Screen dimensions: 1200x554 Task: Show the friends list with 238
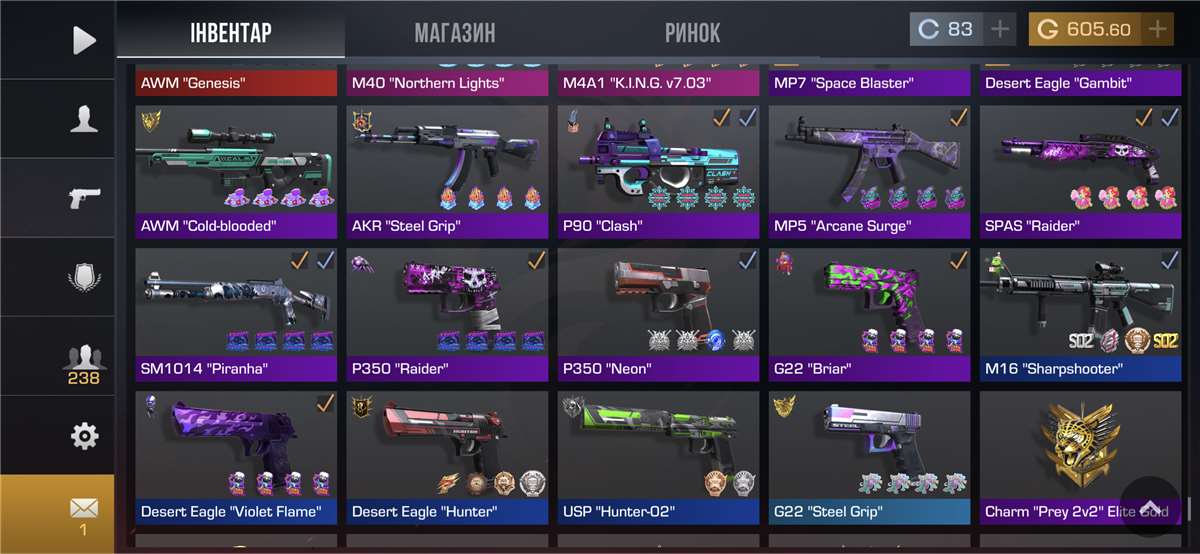pyautogui.click(x=84, y=362)
